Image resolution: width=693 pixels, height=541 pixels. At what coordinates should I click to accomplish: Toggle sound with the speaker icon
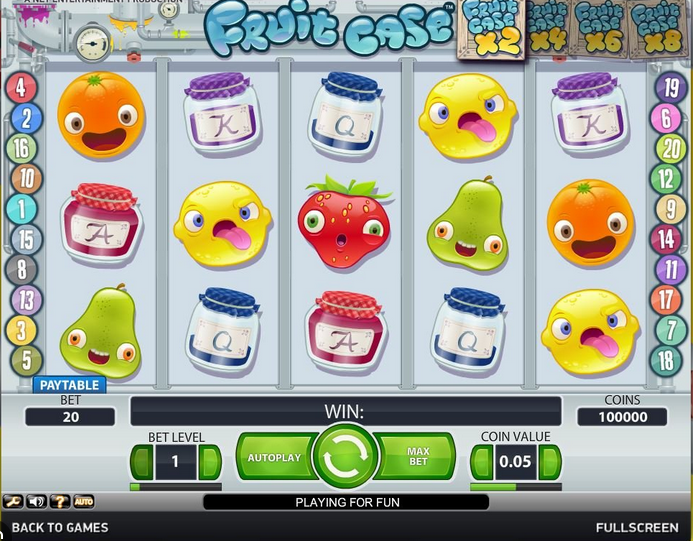[x=37, y=501]
